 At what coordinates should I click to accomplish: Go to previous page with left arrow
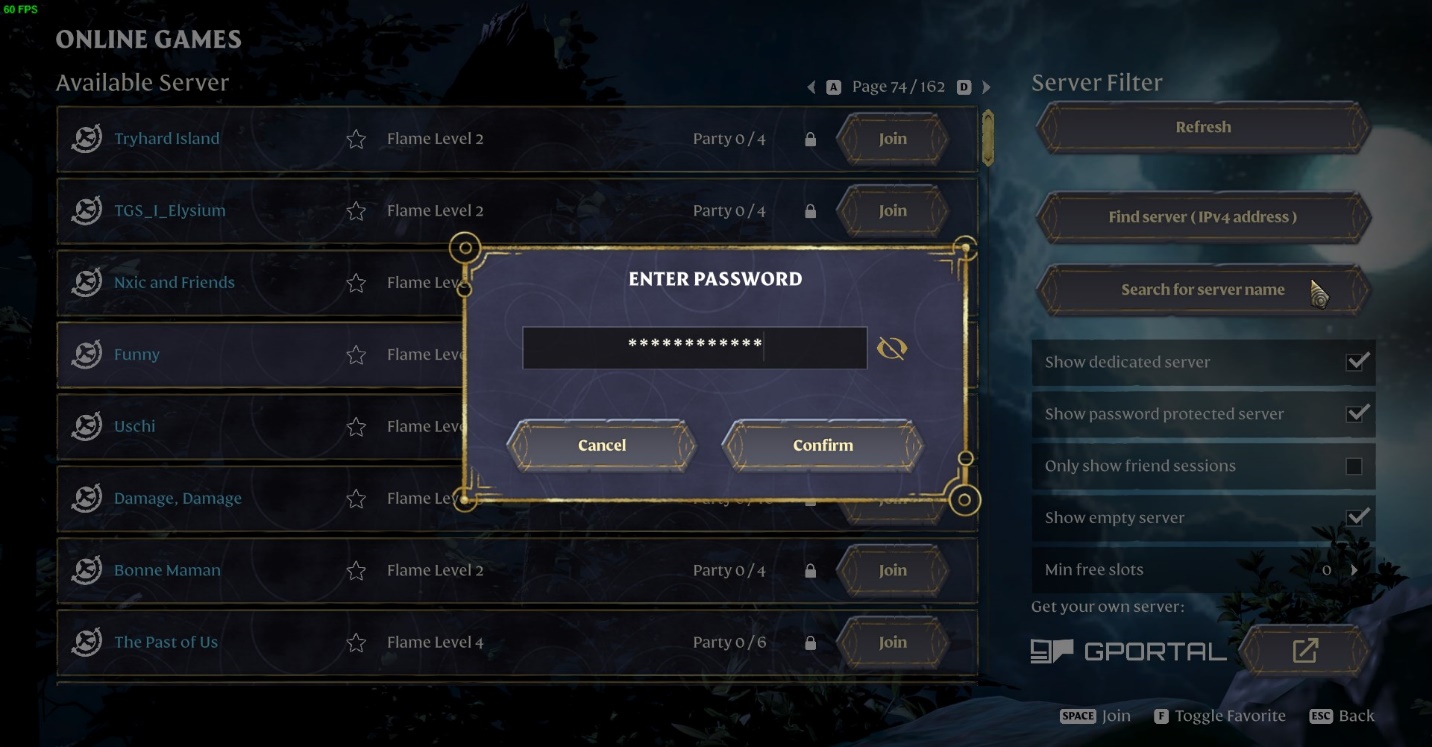[811, 86]
